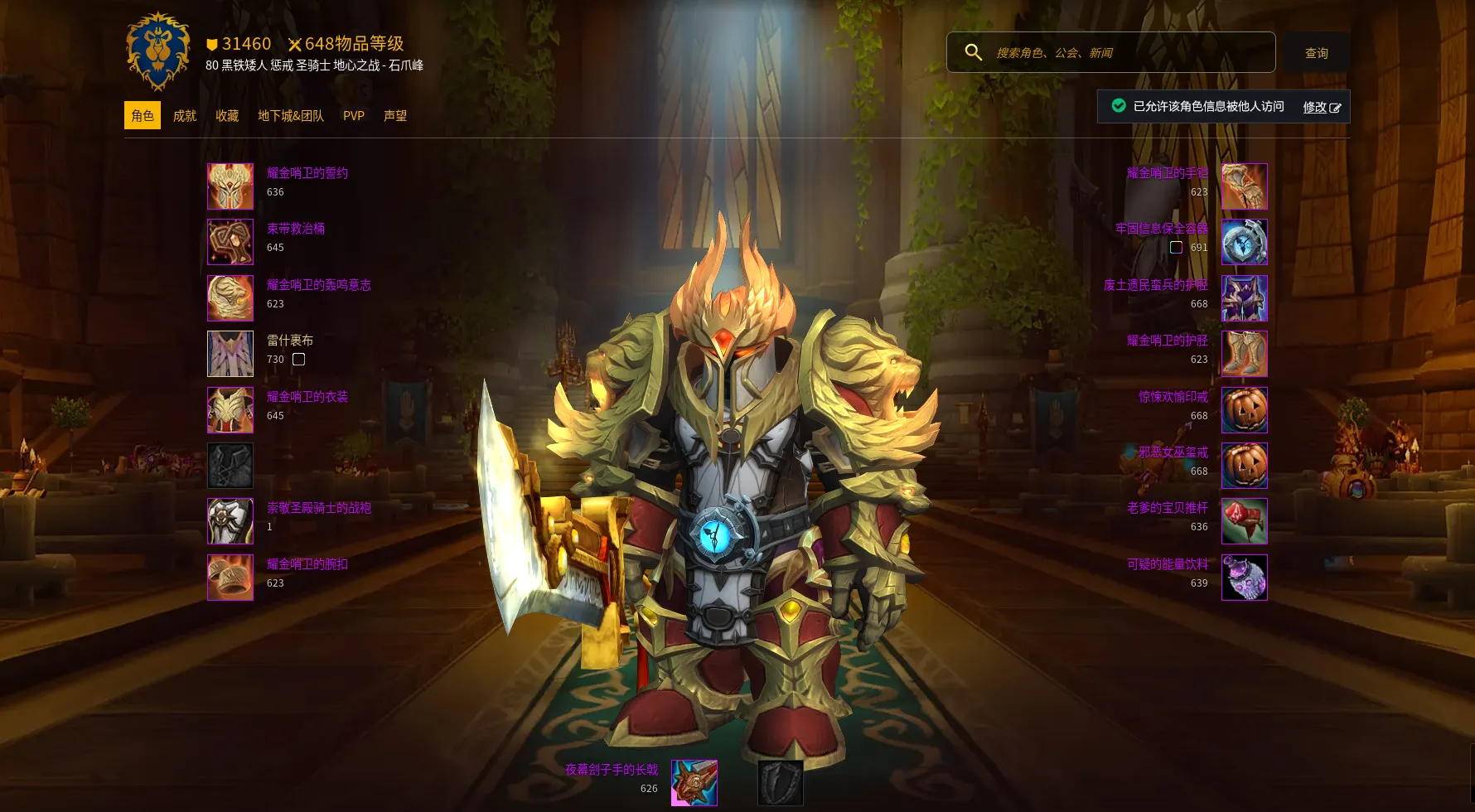Select the 地下城&团队 tab
Viewport: 1475px width, 812px height.
click(x=291, y=116)
